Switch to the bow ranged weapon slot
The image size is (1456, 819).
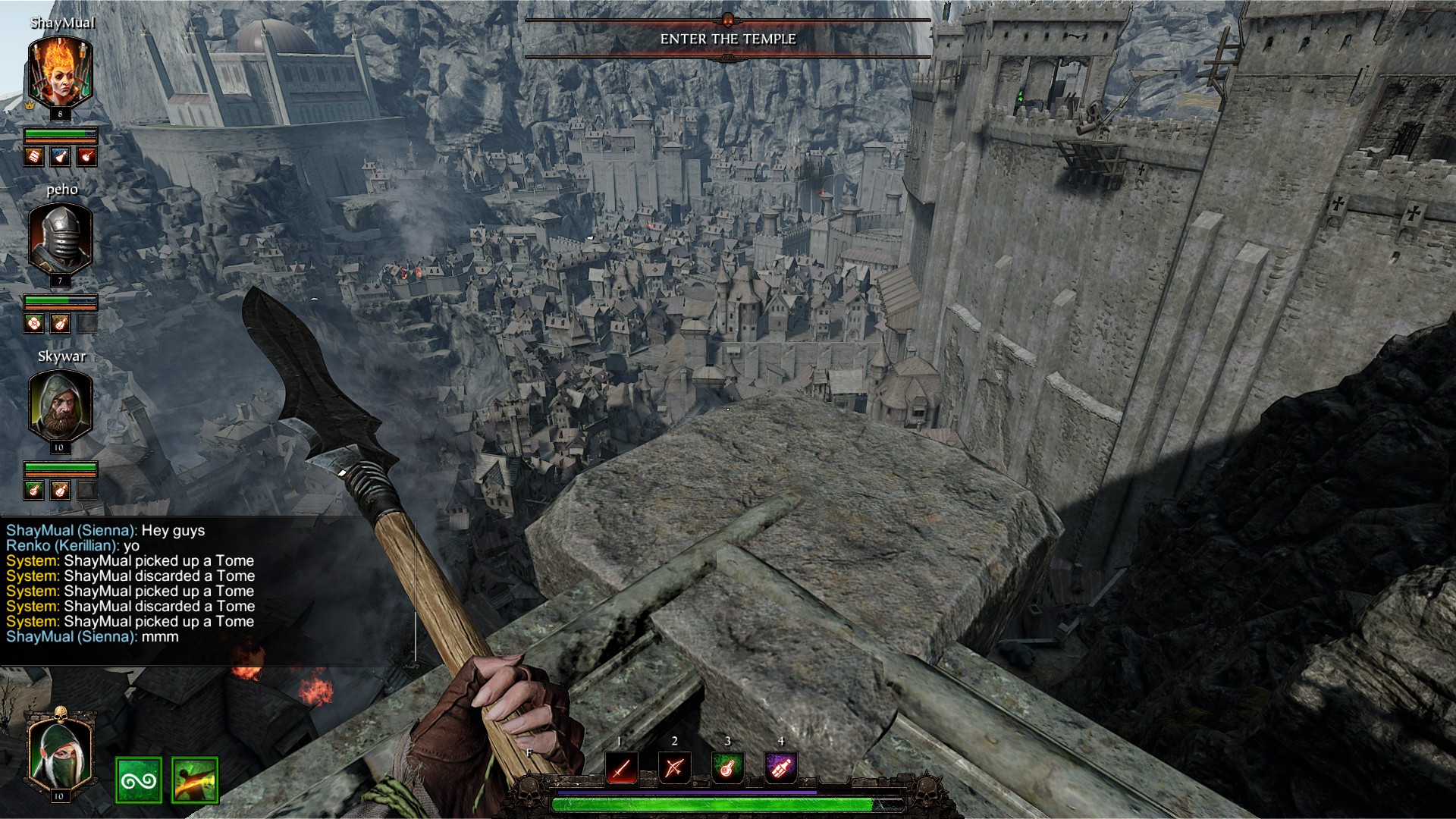tap(674, 768)
